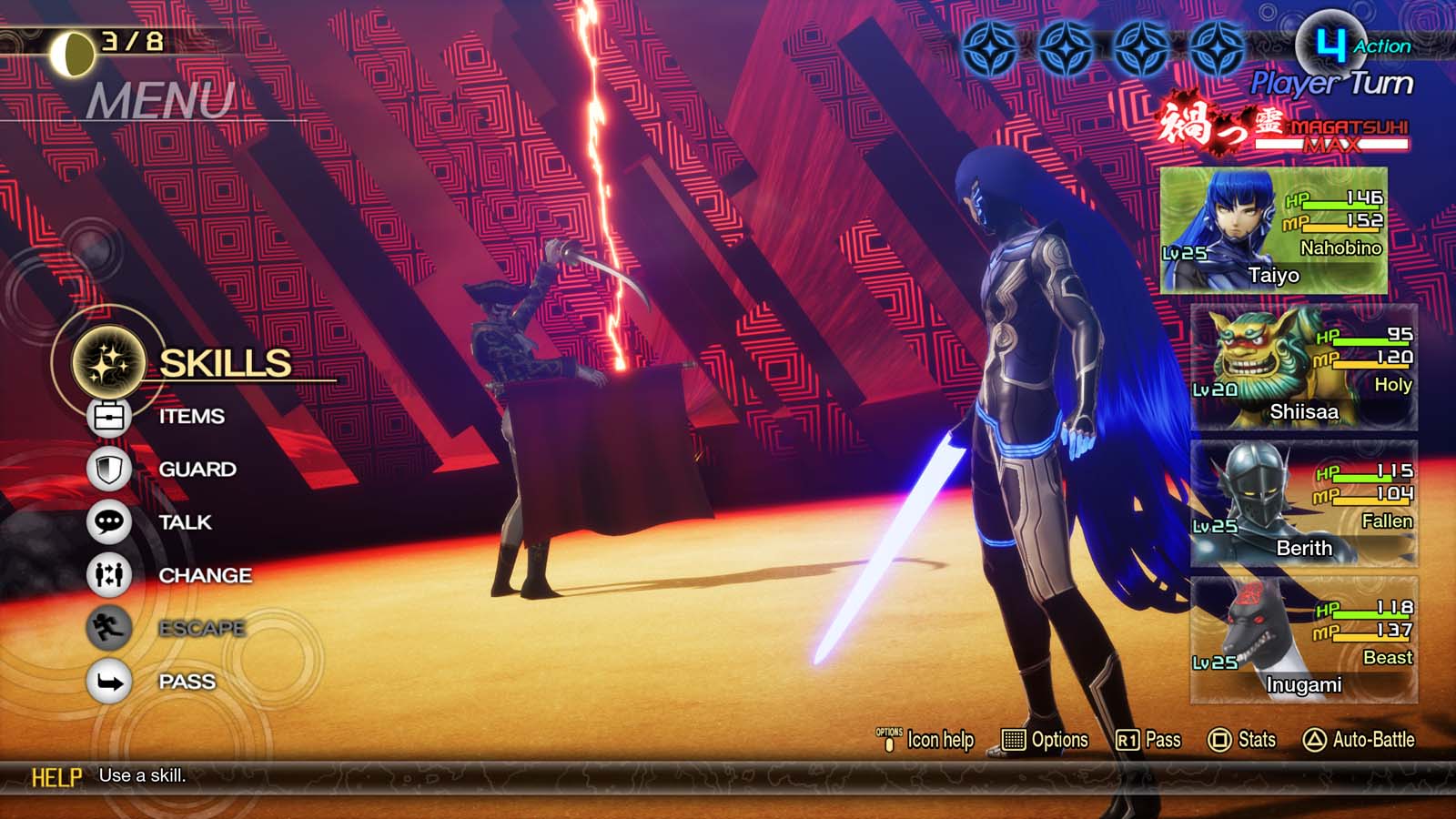Select the Guard shield icon
The height and width of the screenshot is (819, 1456).
pos(108,469)
